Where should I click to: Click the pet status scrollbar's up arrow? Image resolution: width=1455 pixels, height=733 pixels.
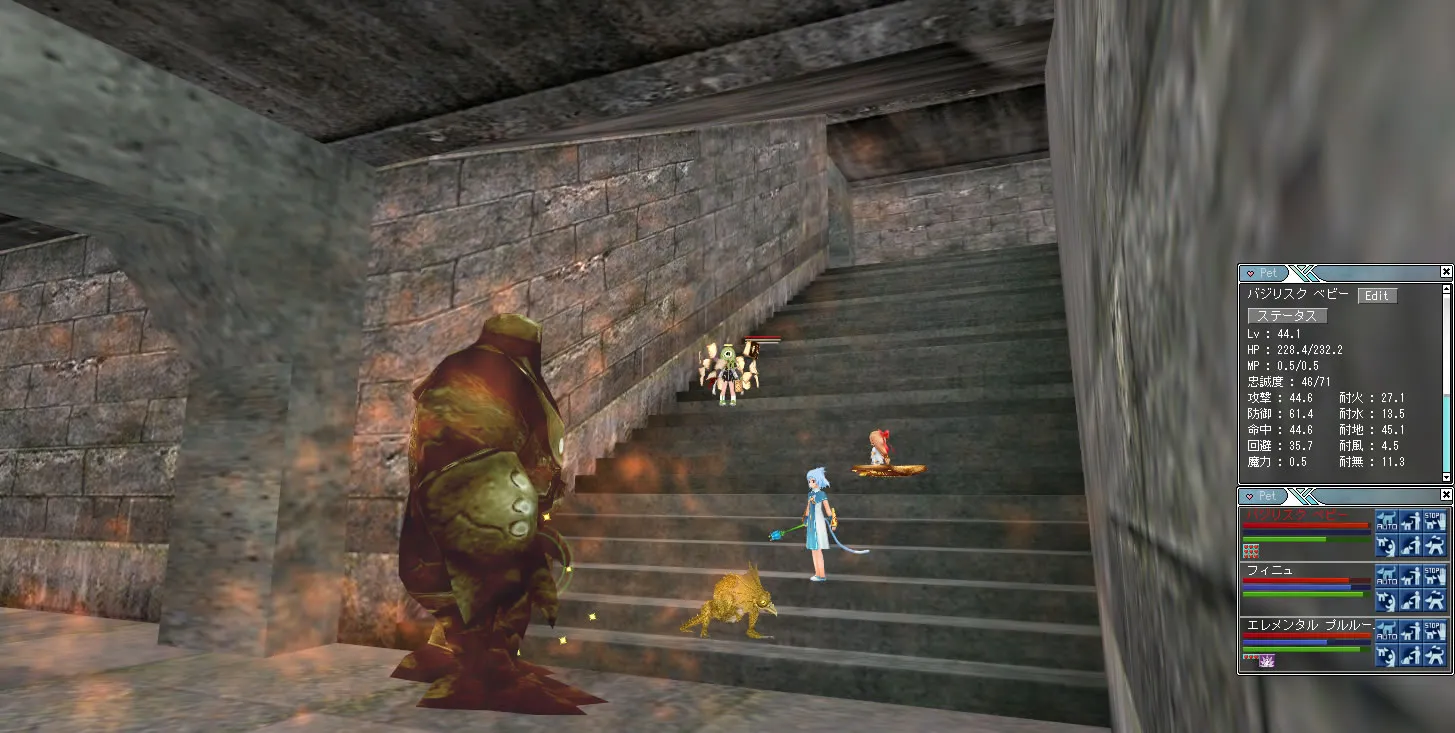tap(1446, 290)
